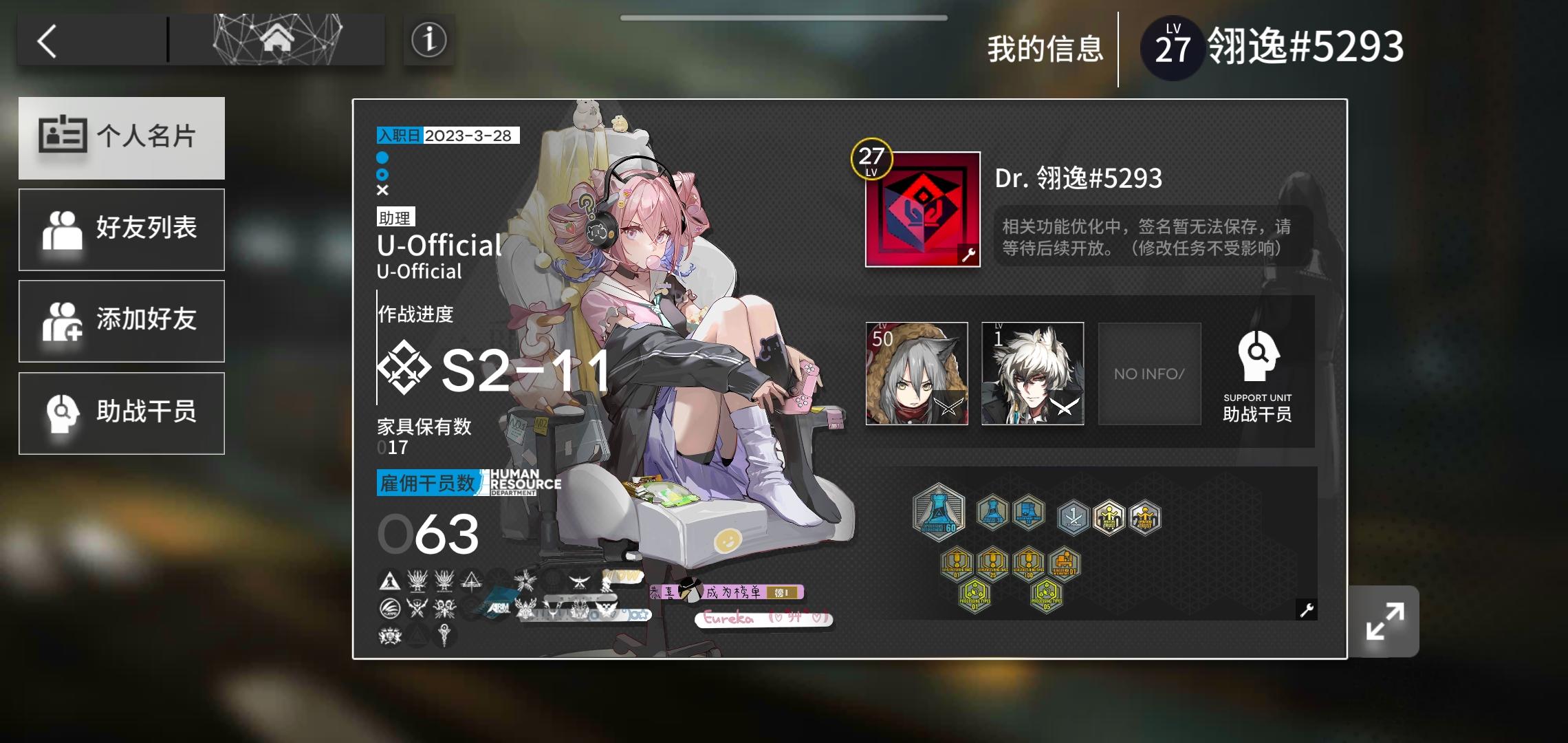Open the wrench icon near the medal display
Image resolution: width=1568 pixels, height=743 pixels.
tap(1306, 610)
